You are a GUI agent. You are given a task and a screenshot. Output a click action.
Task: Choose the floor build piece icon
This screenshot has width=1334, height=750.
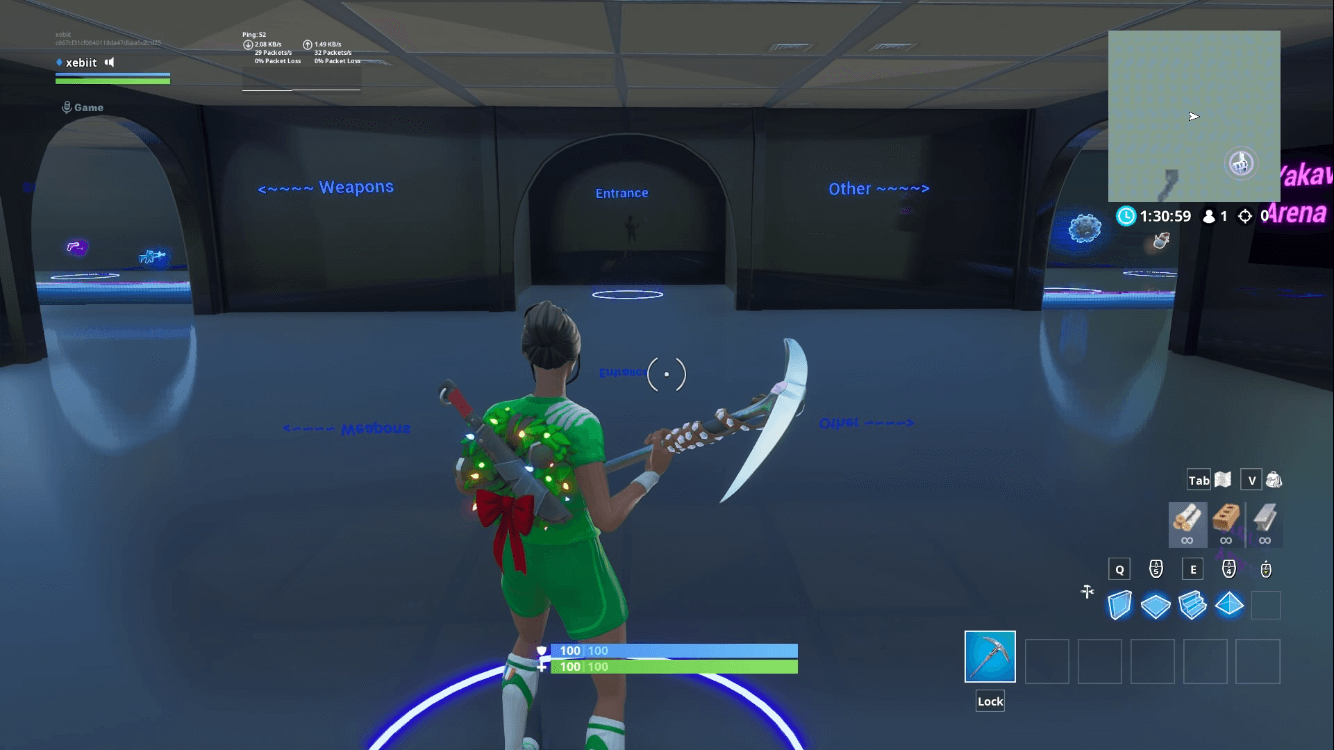pyautogui.click(x=1155, y=604)
